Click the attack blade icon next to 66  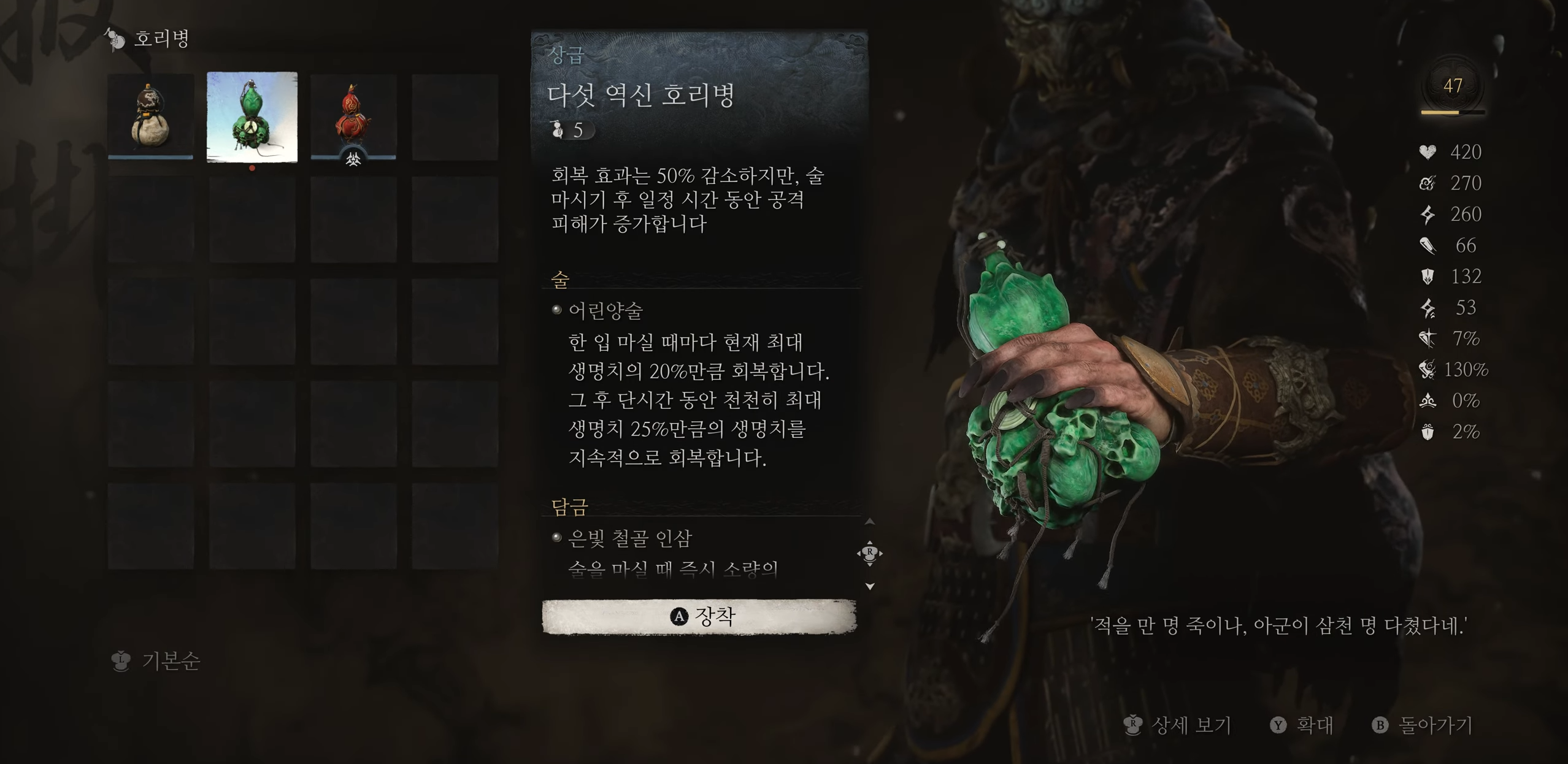(1429, 245)
